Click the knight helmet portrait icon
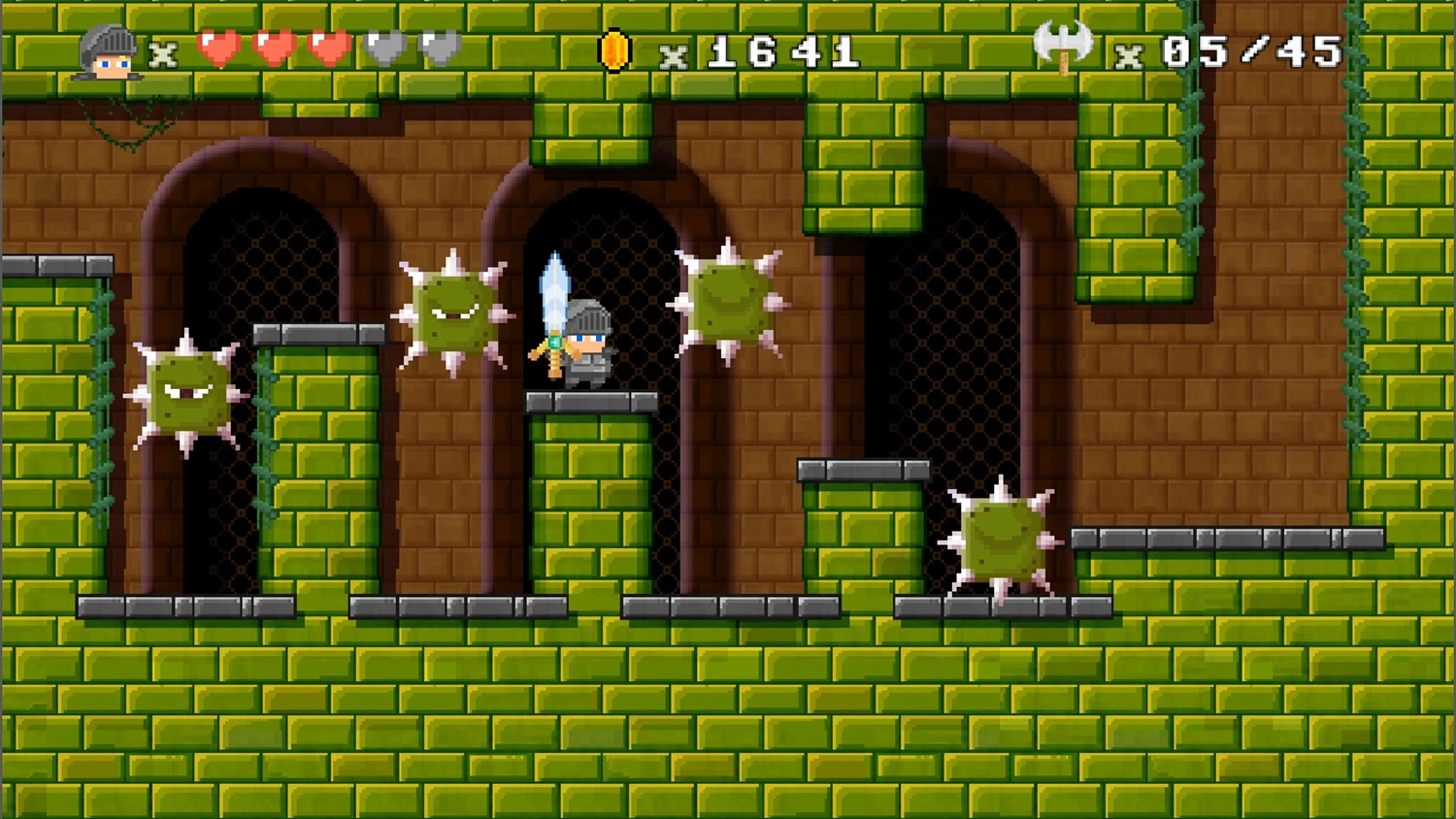The width and height of the screenshot is (1456, 819). pyautogui.click(x=108, y=52)
